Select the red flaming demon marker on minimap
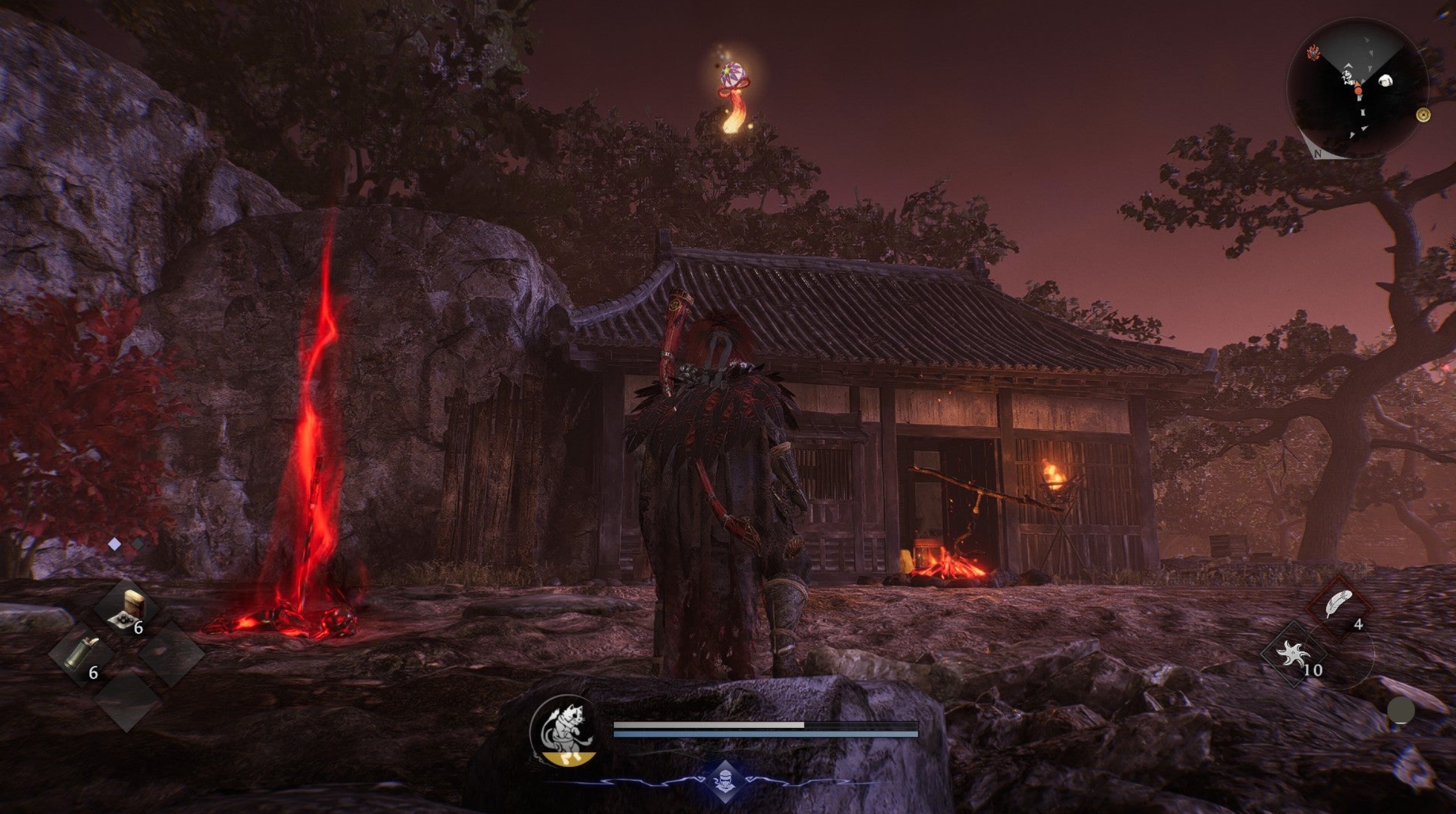Image resolution: width=1456 pixels, height=814 pixels. tap(1313, 53)
